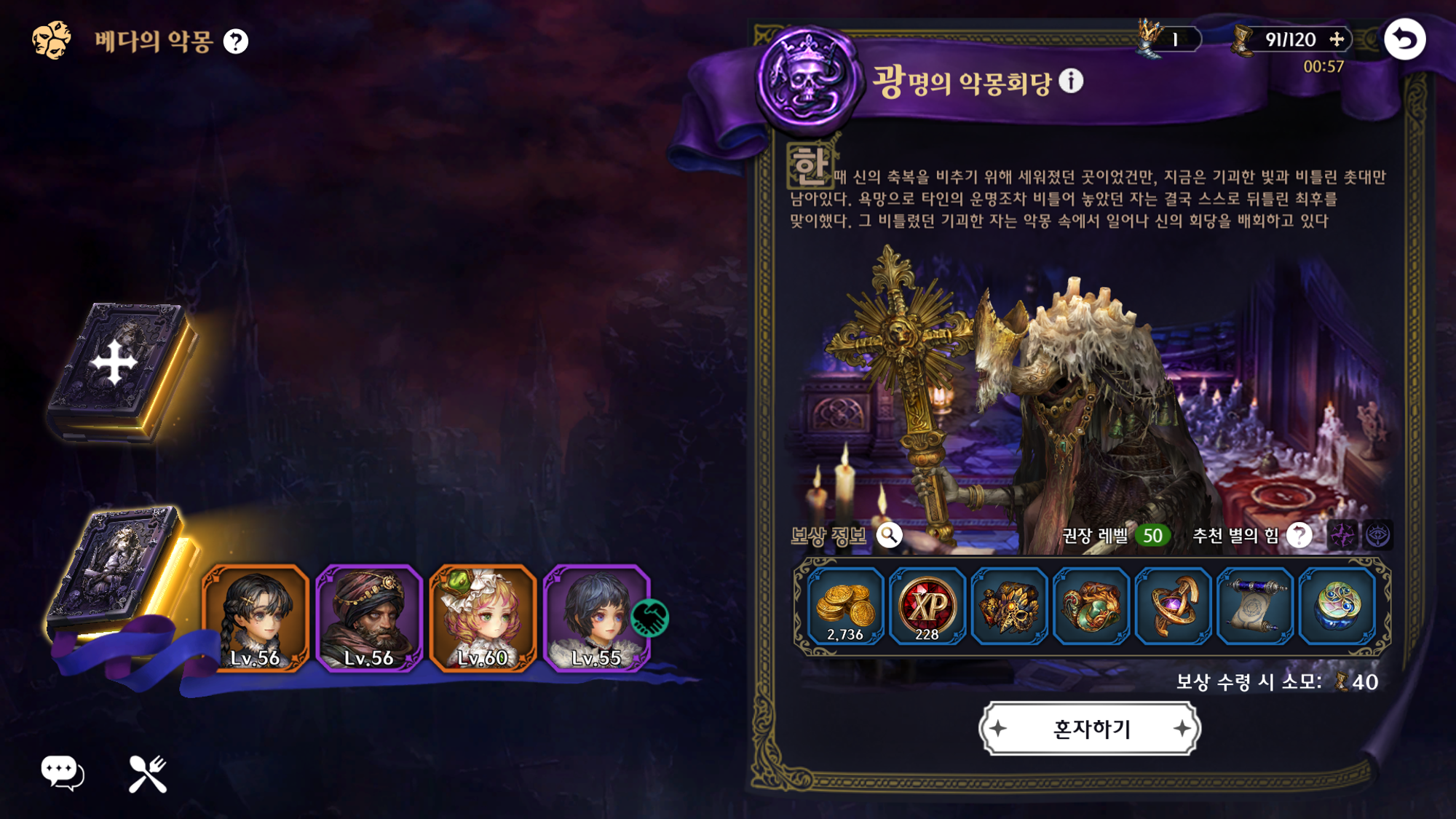Viewport: 1456px width, 819px height.
Task: Start the stage with the 혼자하기 button
Action: click(x=1090, y=728)
